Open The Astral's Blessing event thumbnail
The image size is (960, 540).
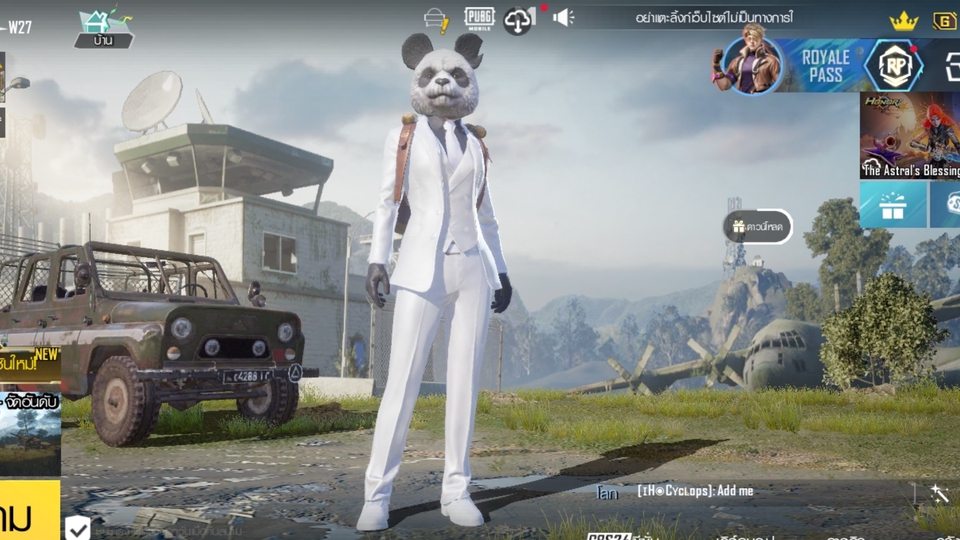(x=909, y=136)
